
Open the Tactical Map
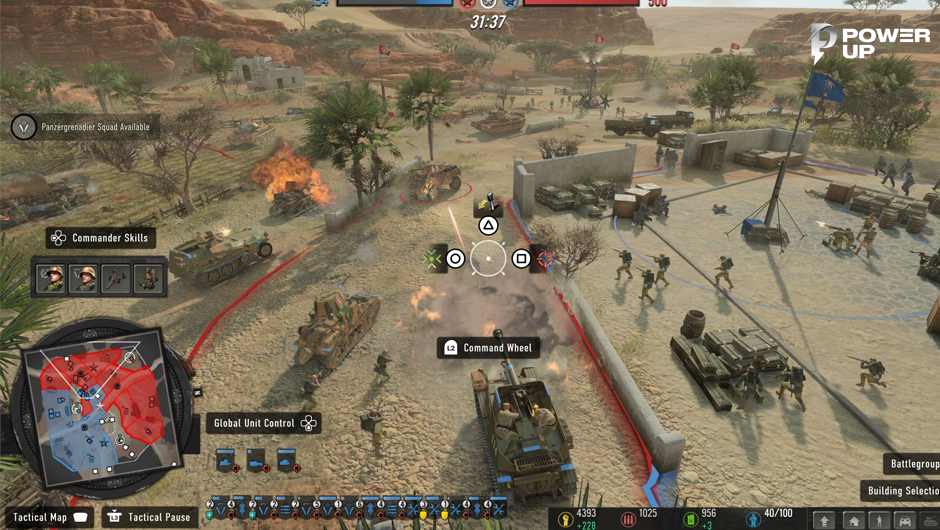click(x=52, y=517)
